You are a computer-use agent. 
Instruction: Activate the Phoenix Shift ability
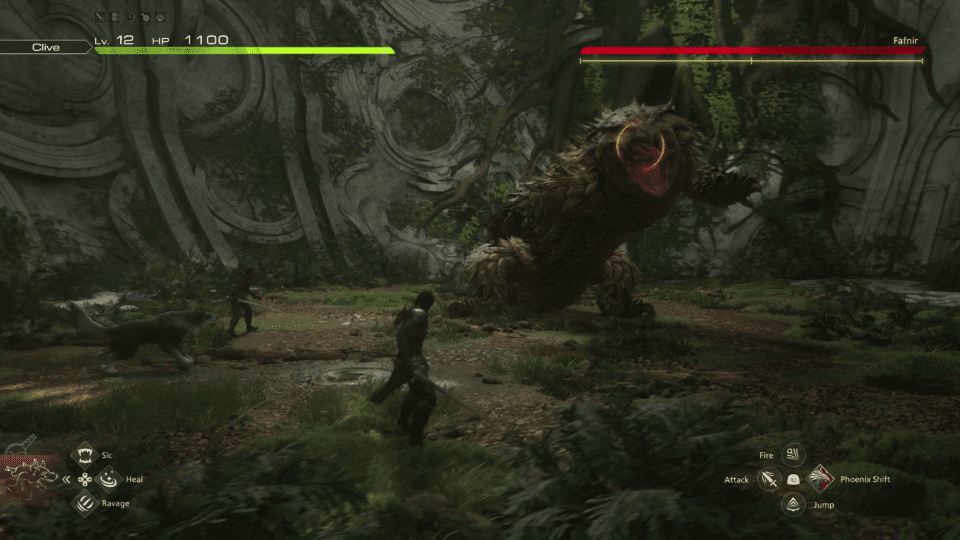(x=819, y=480)
